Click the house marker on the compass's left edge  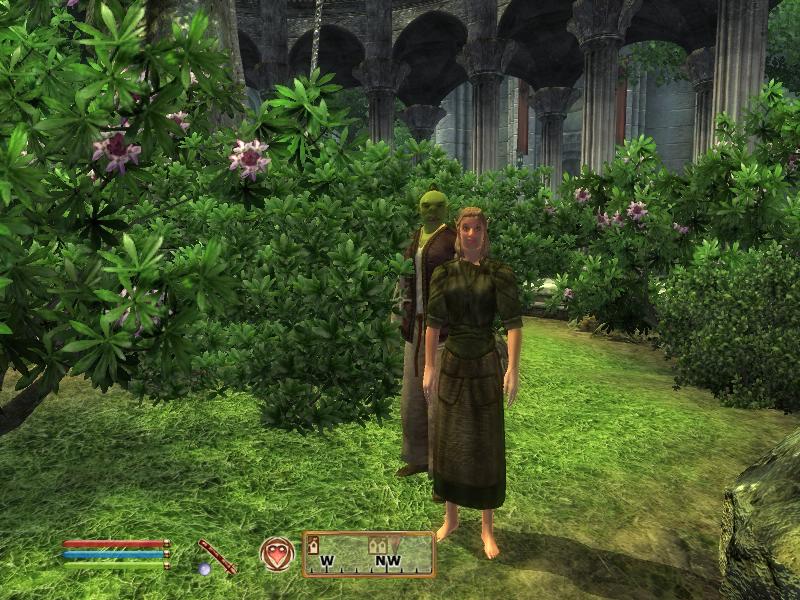point(313,545)
